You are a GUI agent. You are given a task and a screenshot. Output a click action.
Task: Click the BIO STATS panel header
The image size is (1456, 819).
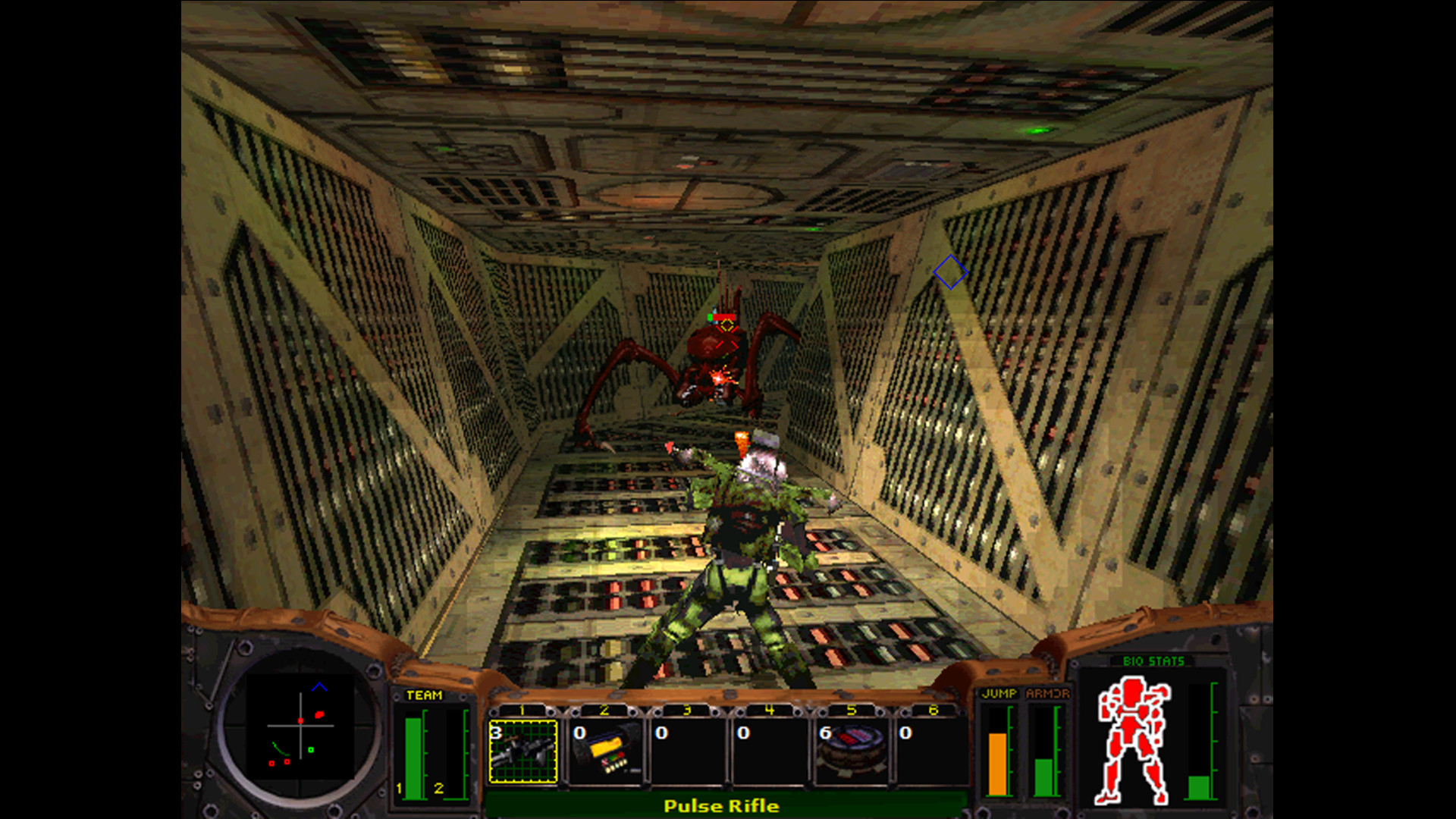click(x=1153, y=661)
